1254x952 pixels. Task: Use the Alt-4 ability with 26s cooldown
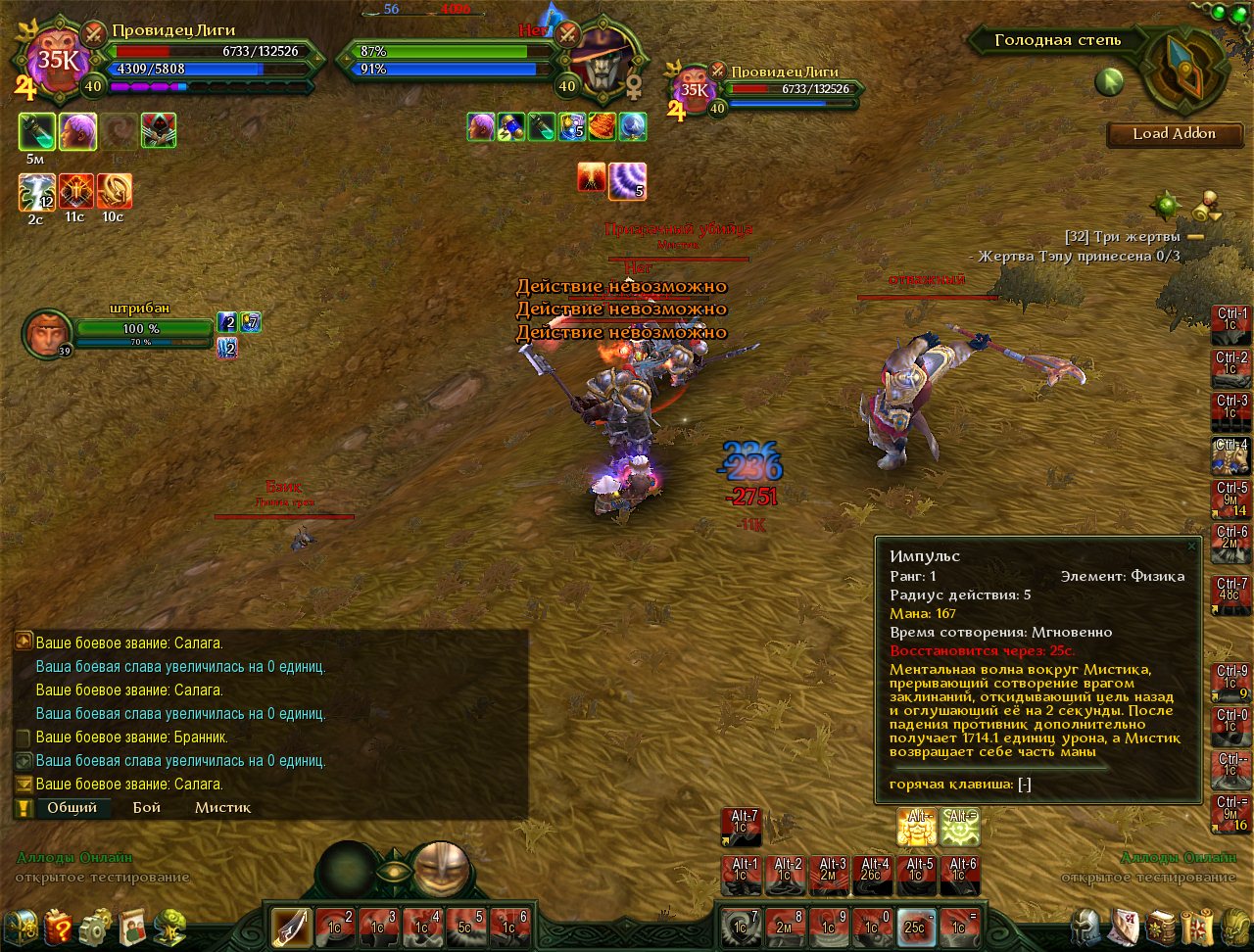pos(872,874)
